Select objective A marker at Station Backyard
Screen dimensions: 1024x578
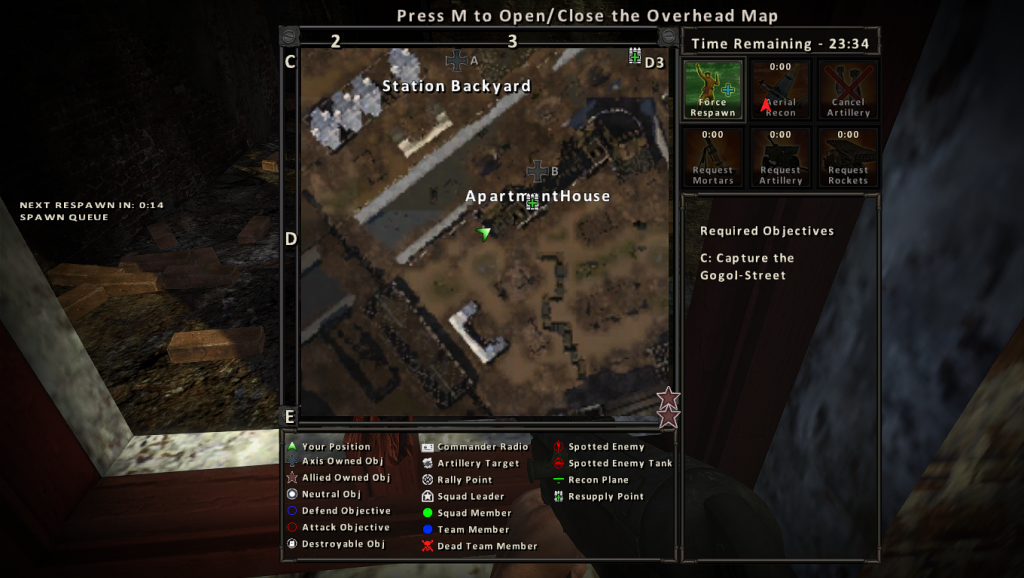click(x=457, y=60)
